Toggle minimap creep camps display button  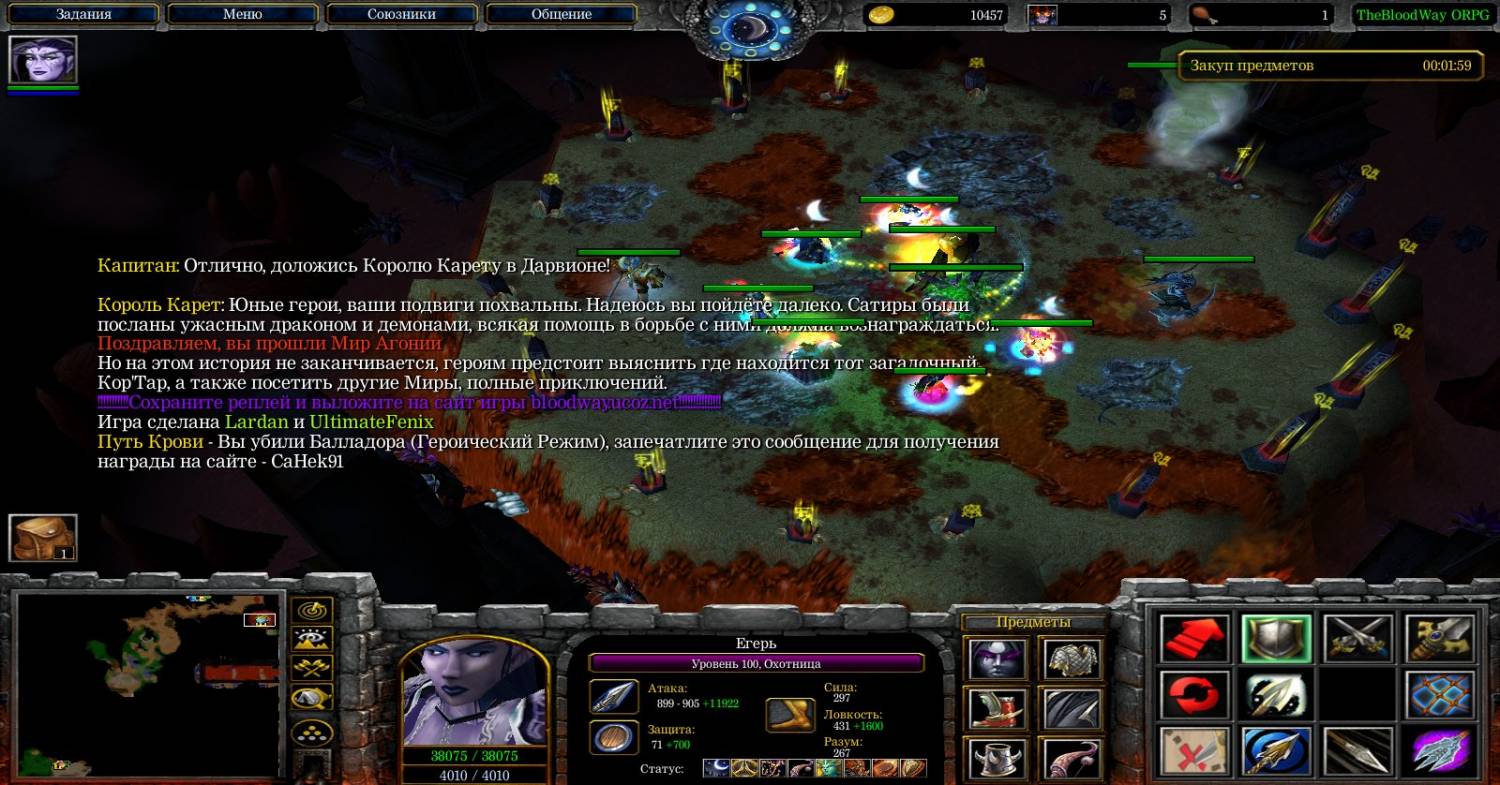(x=313, y=698)
